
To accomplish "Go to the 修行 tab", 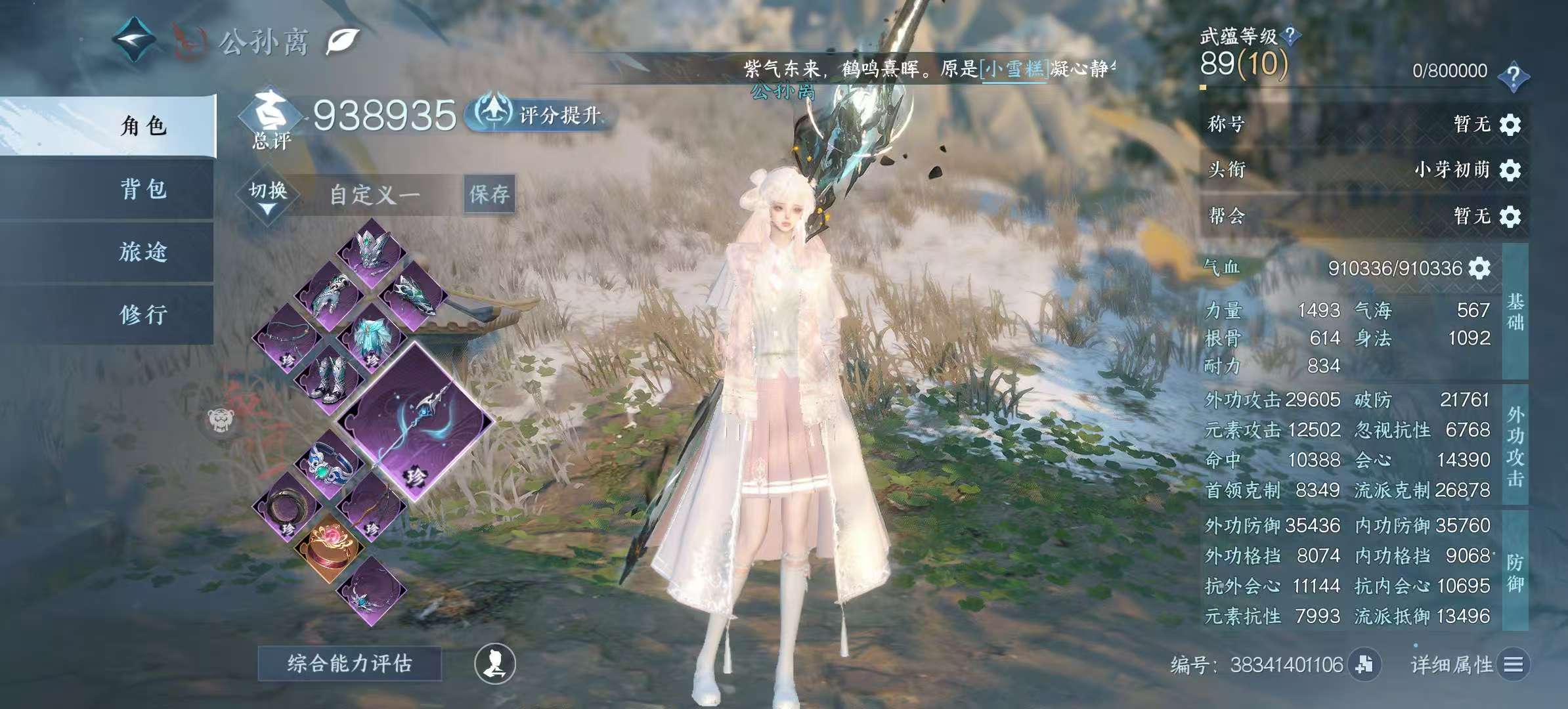I will 143,314.
